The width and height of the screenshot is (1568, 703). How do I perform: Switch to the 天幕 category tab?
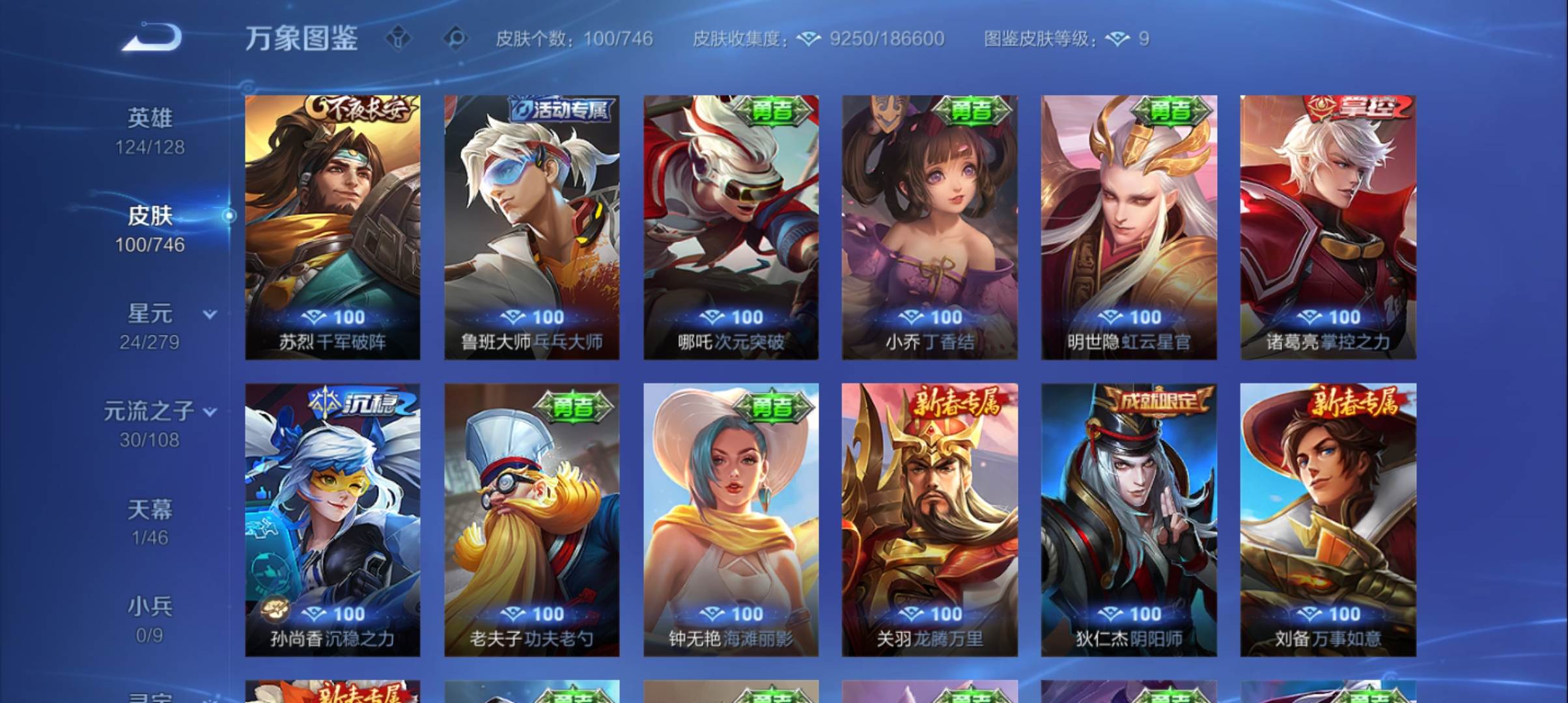(x=152, y=511)
